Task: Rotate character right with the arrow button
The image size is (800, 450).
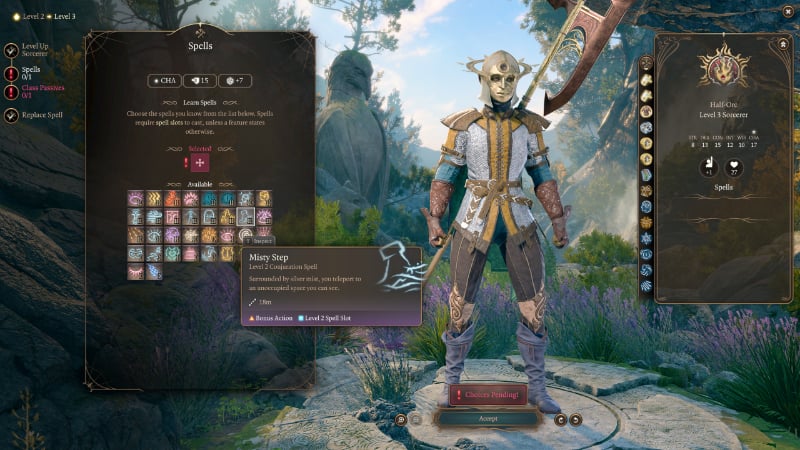Action: click(x=576, y=420)
